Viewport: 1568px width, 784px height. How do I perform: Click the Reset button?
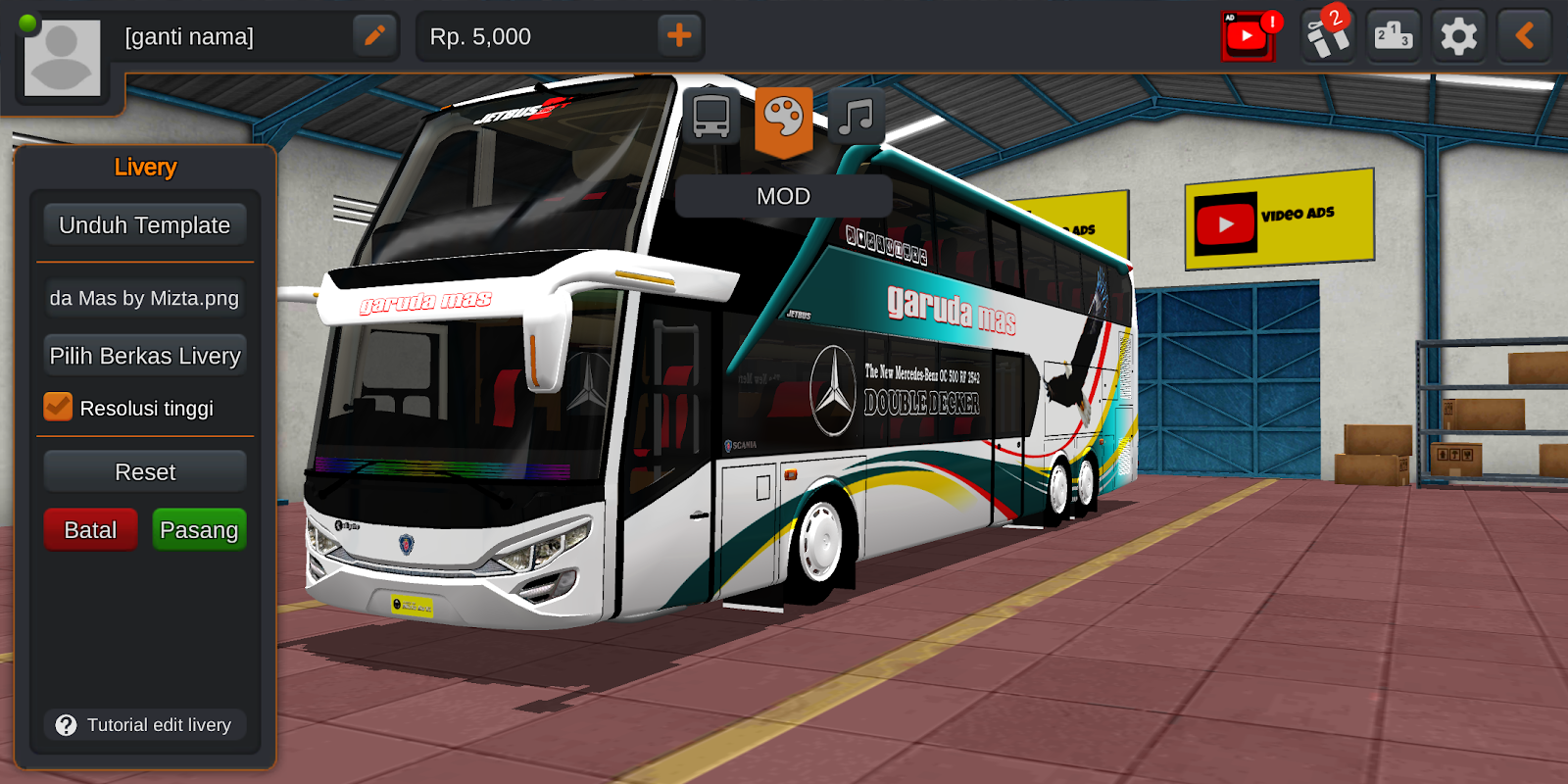click(144, 471)
